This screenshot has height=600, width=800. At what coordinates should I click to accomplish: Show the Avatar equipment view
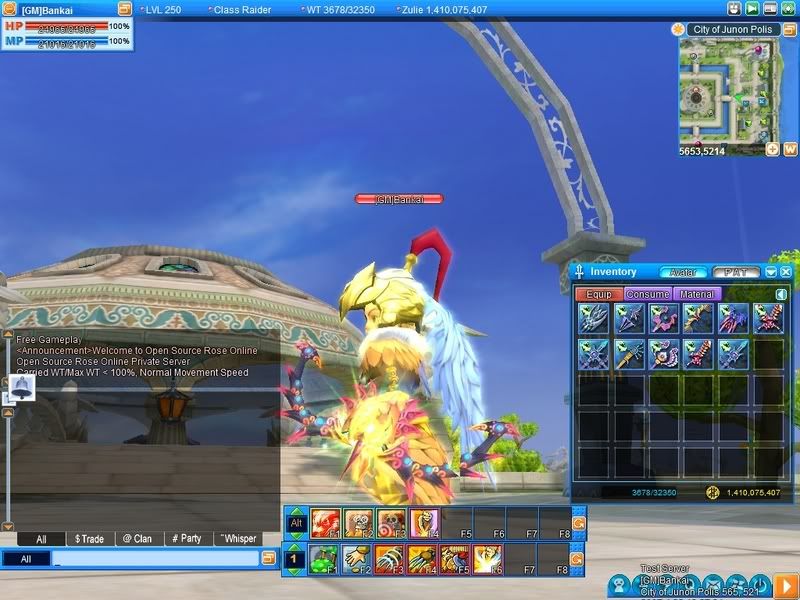(683, 272)
